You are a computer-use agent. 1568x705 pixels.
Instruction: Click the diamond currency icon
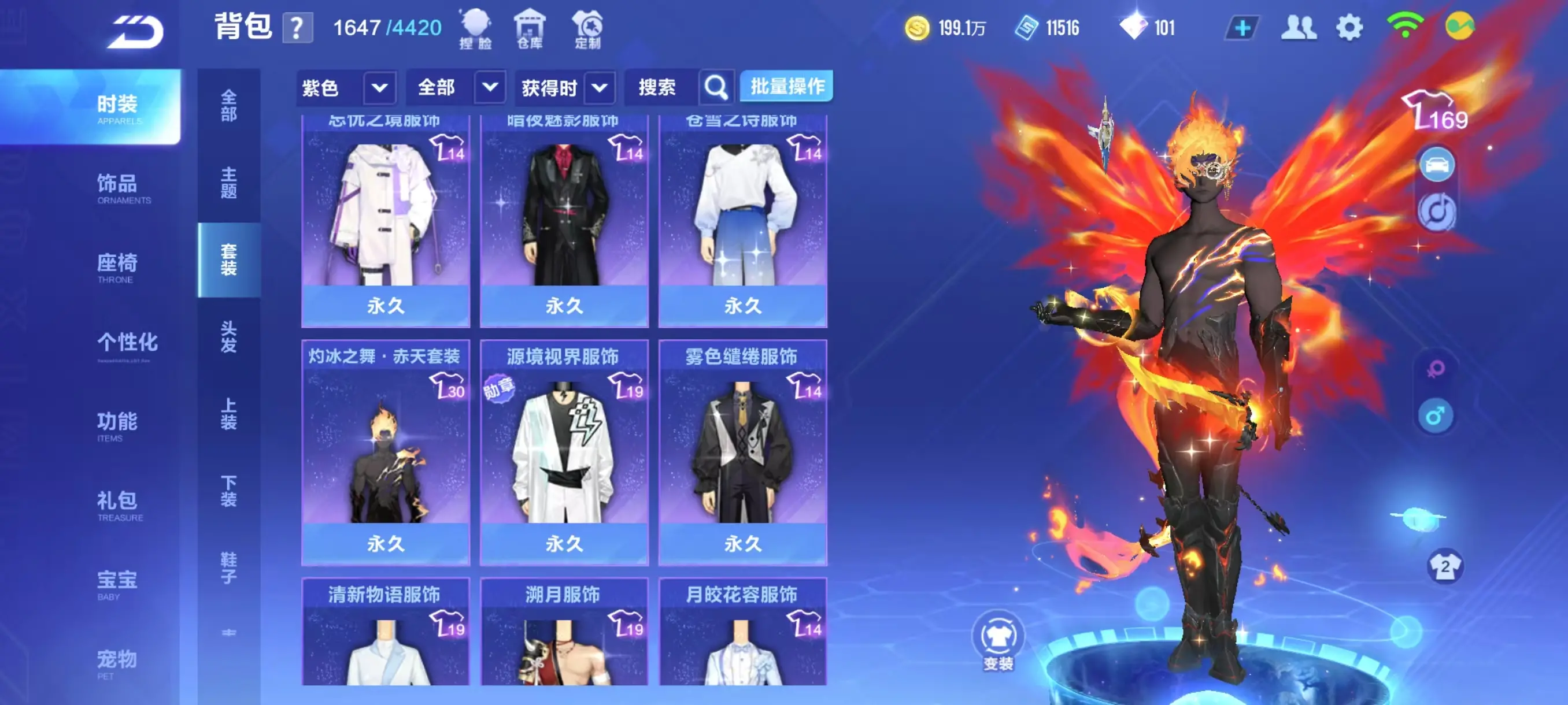(x=1133, y=27)
